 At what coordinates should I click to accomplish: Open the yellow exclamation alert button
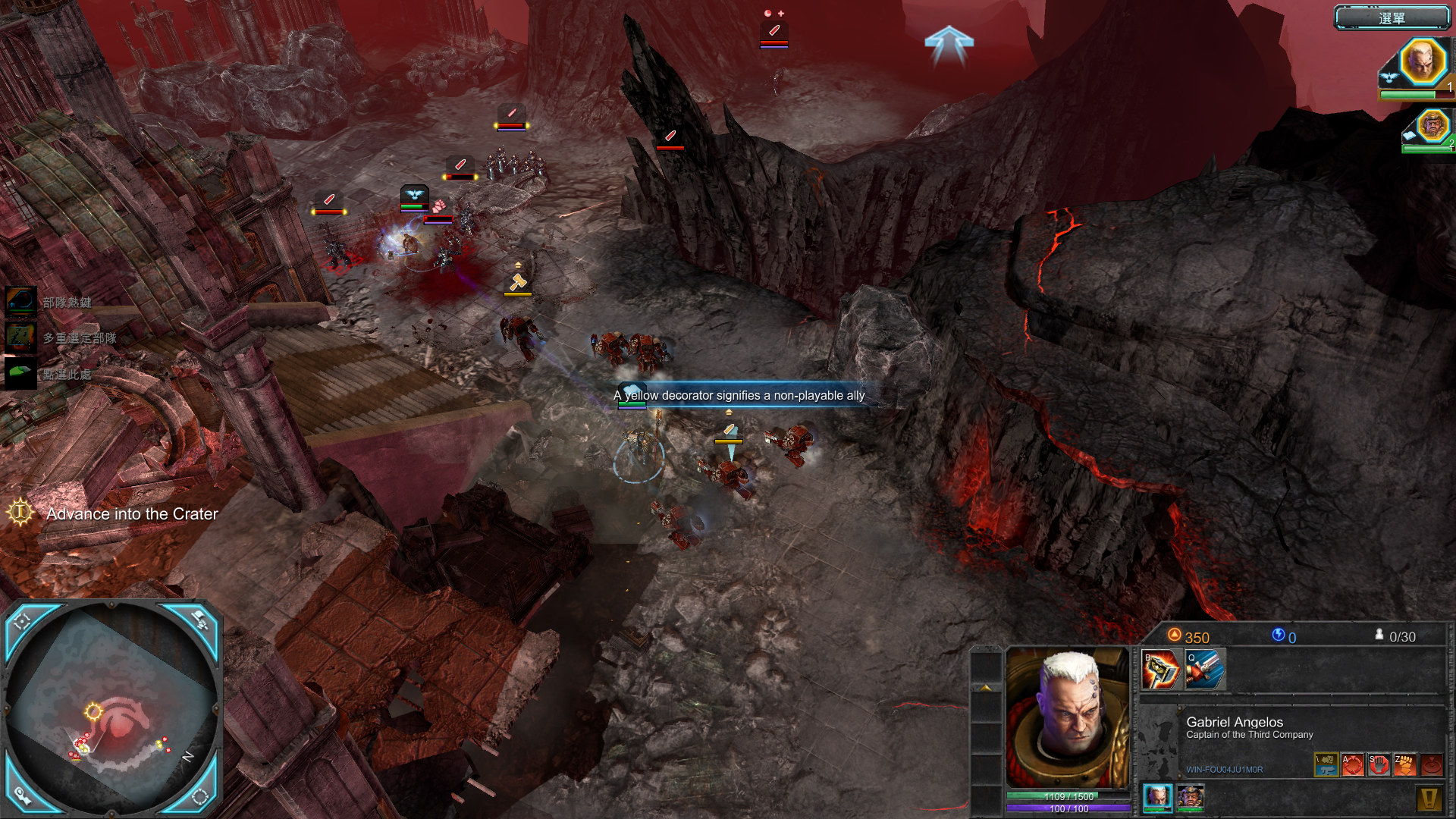[1429, 798]
